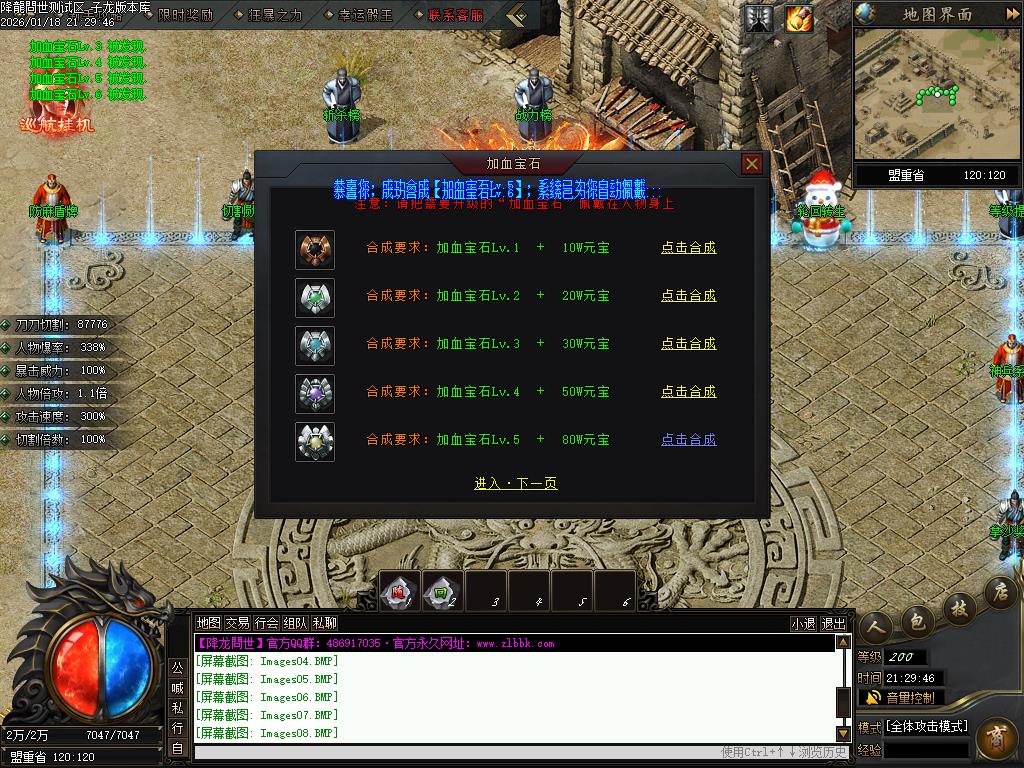
Task: Click 点击合成 for 加血宝石 Lv.1
Action: point(688,248)
